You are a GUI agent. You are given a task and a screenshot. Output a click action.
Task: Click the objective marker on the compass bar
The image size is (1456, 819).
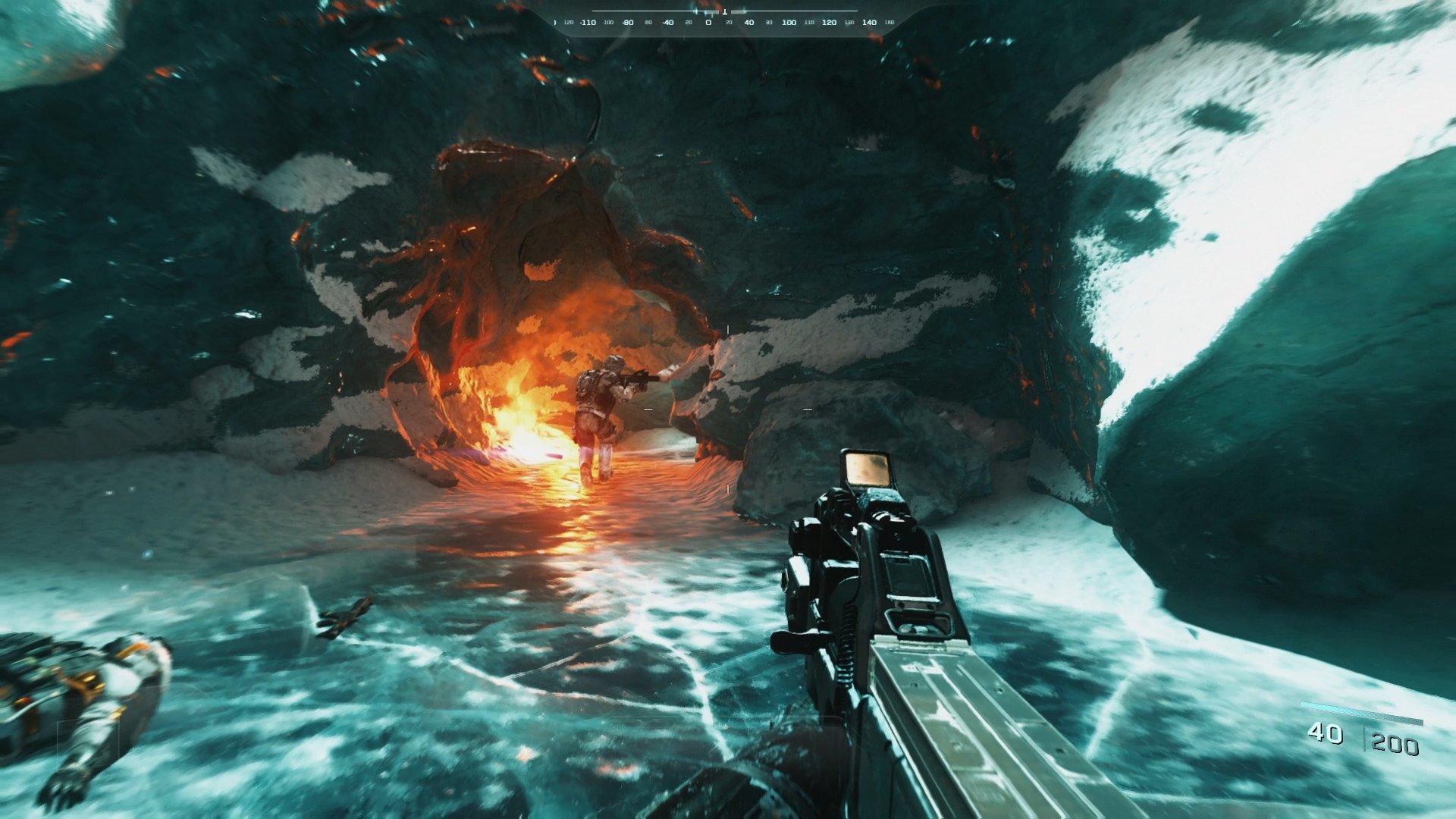coord(725,12)
